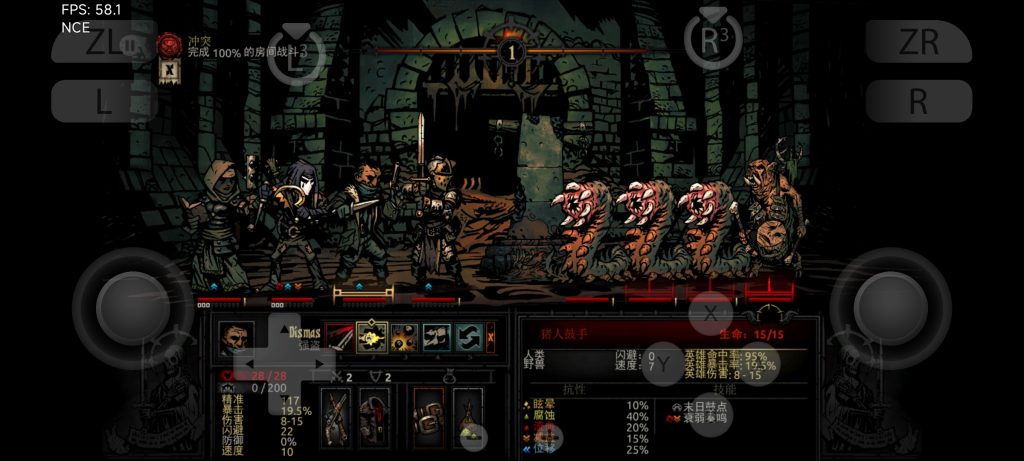The height and width of the screenshot is (461, 1024).
Task: Select Dismas's hero portrait
Action: [236, 339]
